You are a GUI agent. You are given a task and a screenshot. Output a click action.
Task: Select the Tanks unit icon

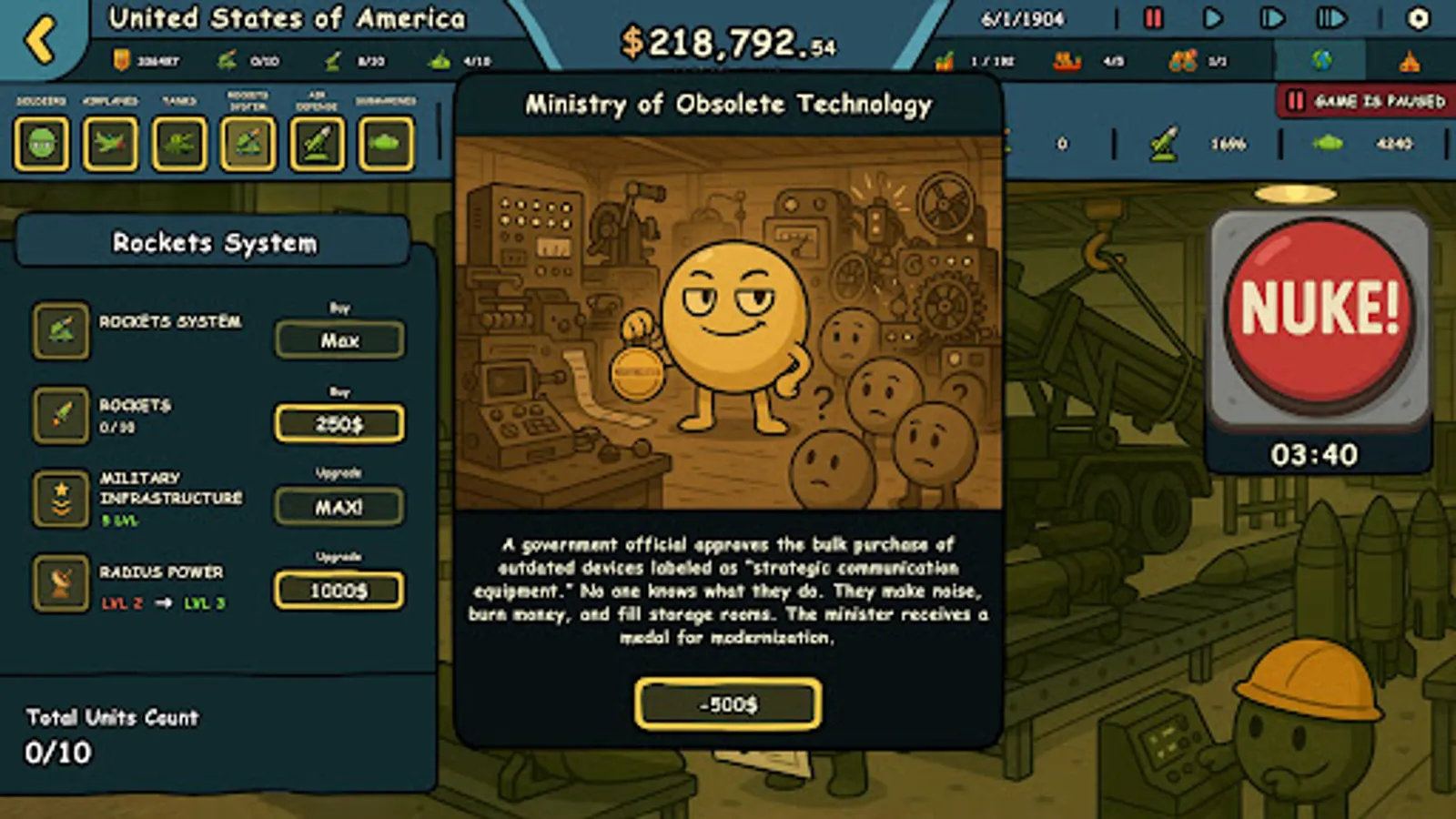tap(179, 144)
